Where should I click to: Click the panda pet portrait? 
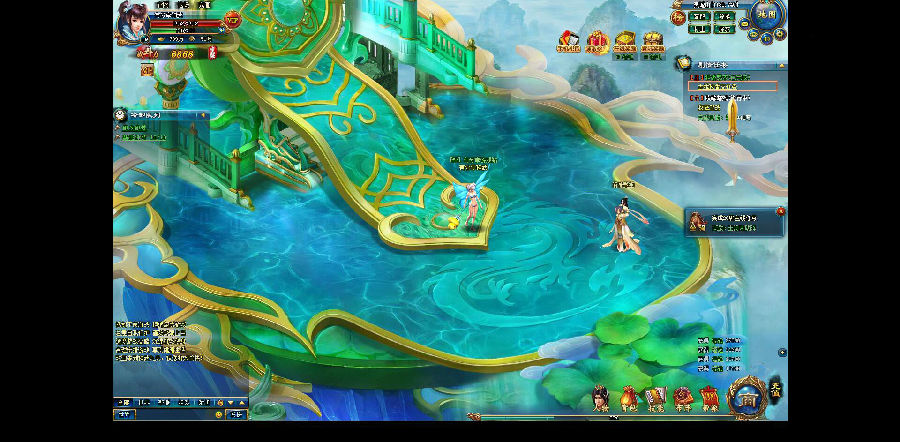[x=119, y=115]
